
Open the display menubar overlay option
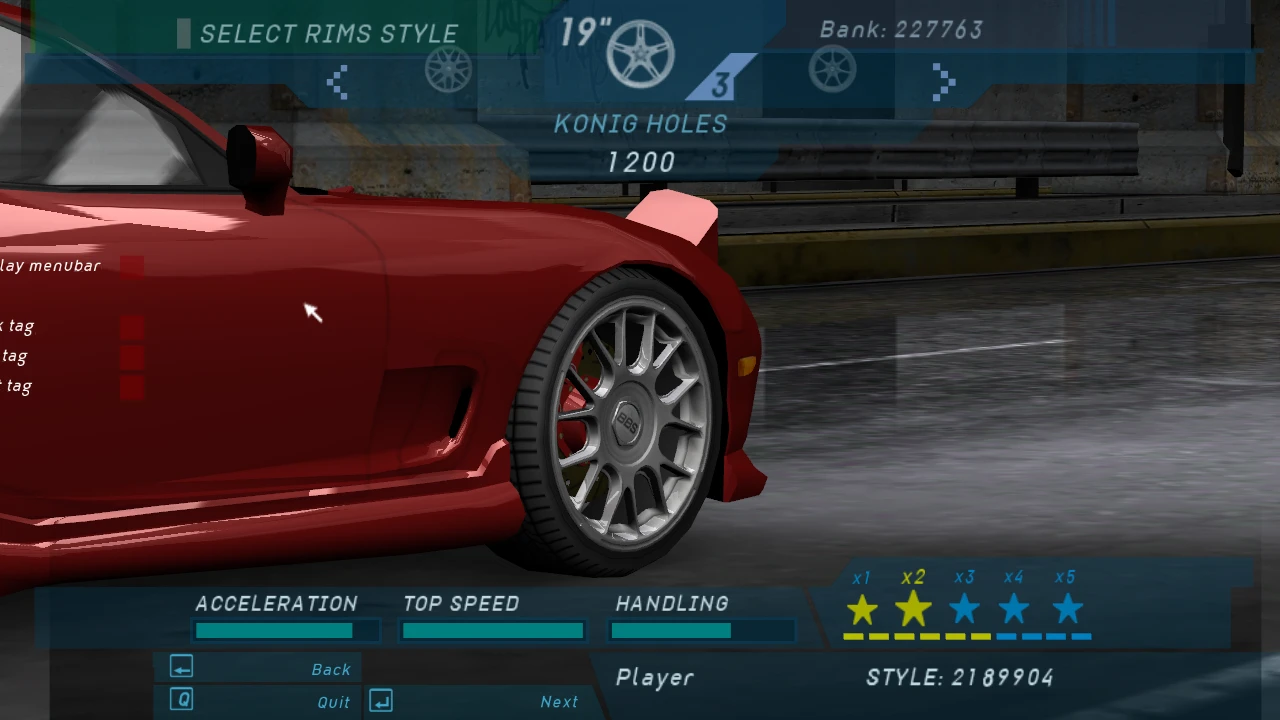point(50,266)
